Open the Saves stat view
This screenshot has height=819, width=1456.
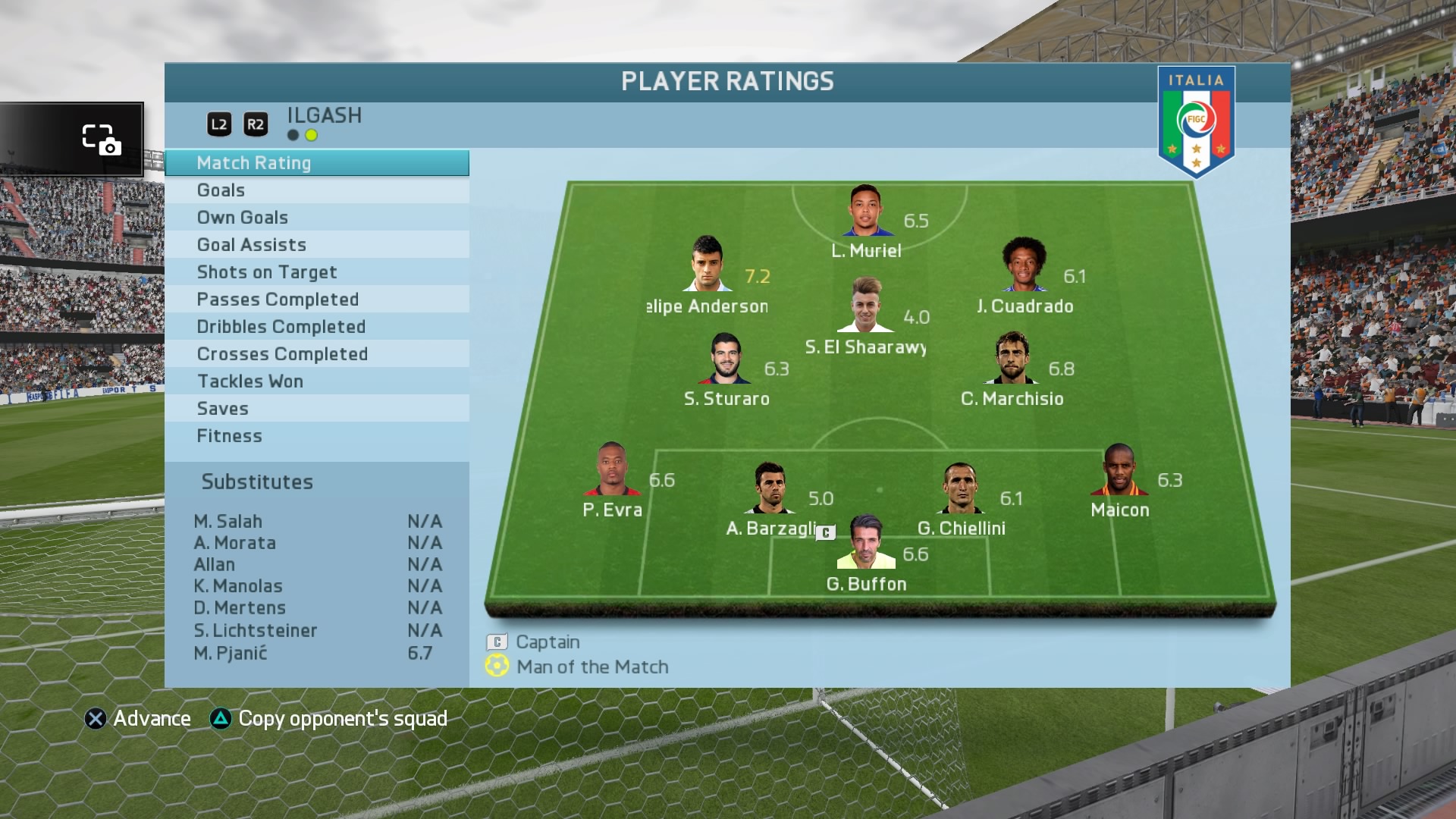click(316, 409)
